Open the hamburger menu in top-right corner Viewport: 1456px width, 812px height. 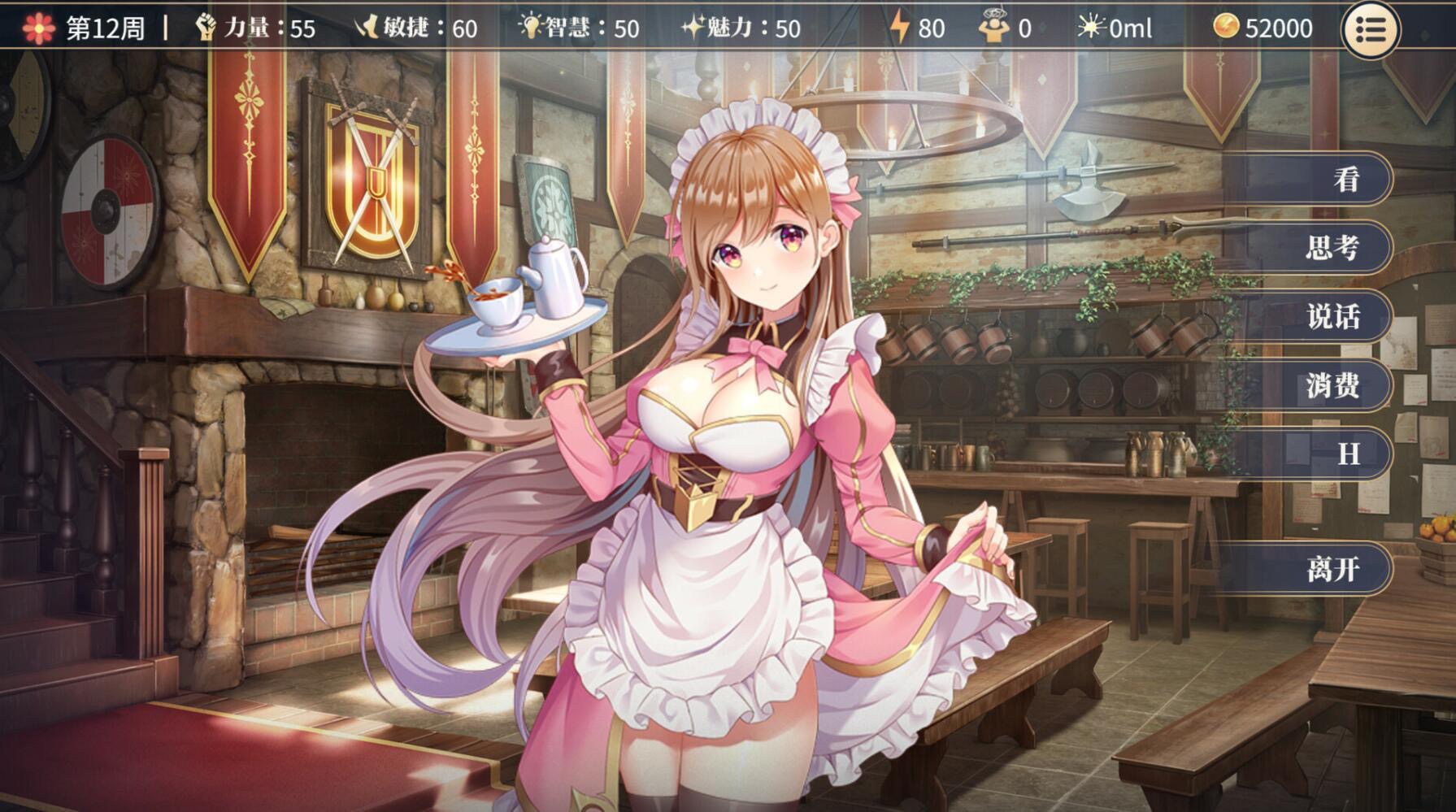(x=1371, y=29)
